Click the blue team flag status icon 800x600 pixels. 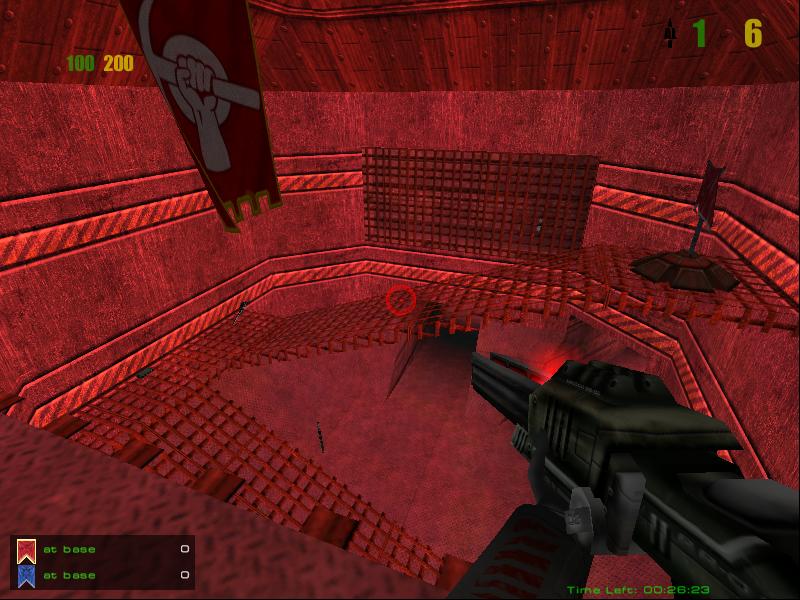27,575
